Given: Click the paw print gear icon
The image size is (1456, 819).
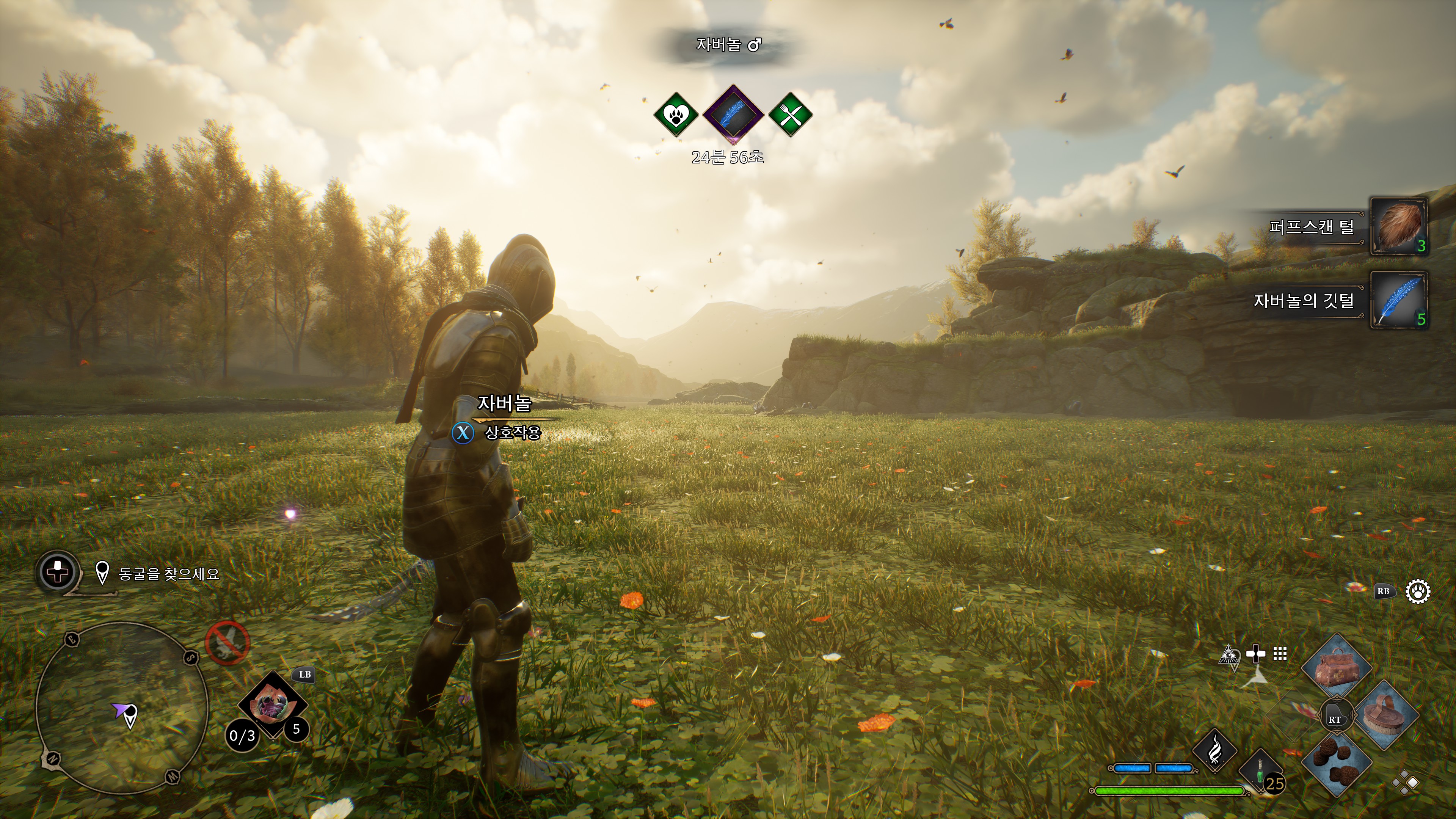Looking at the screenshot, I should (x=1418, y=592).
